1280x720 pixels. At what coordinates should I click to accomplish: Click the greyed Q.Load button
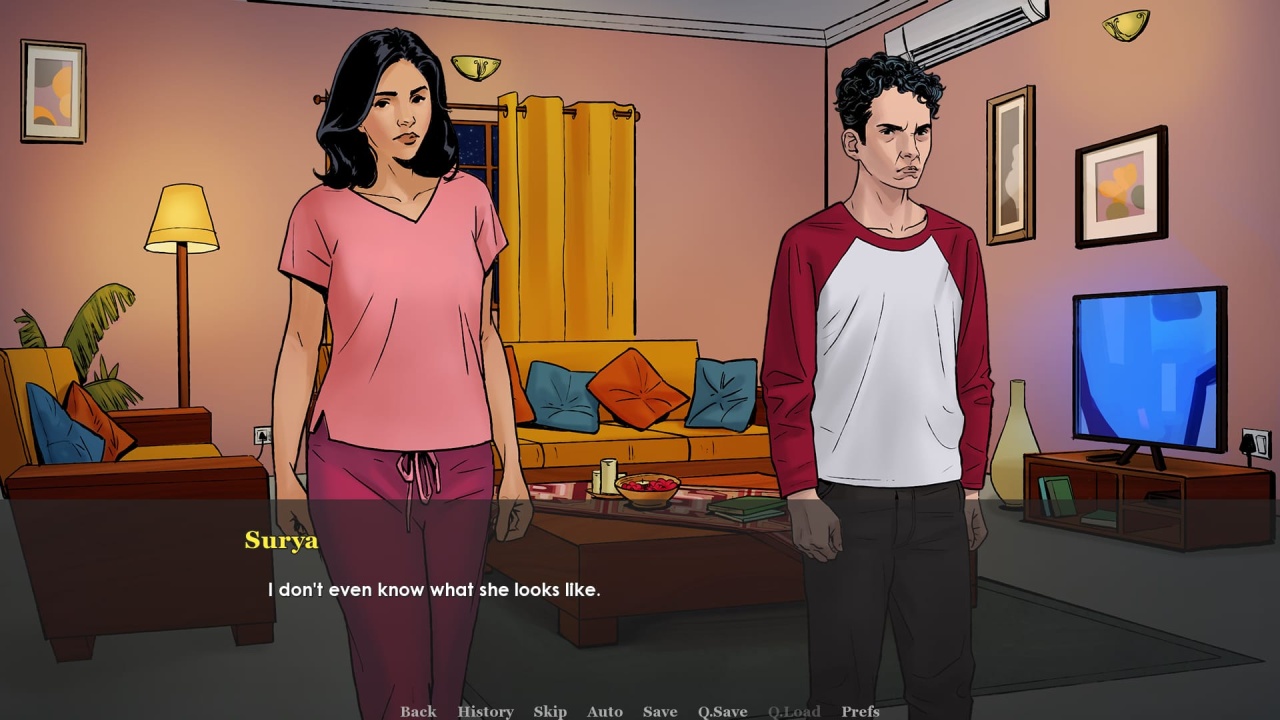pyautogui.click(x=794, y=711)
